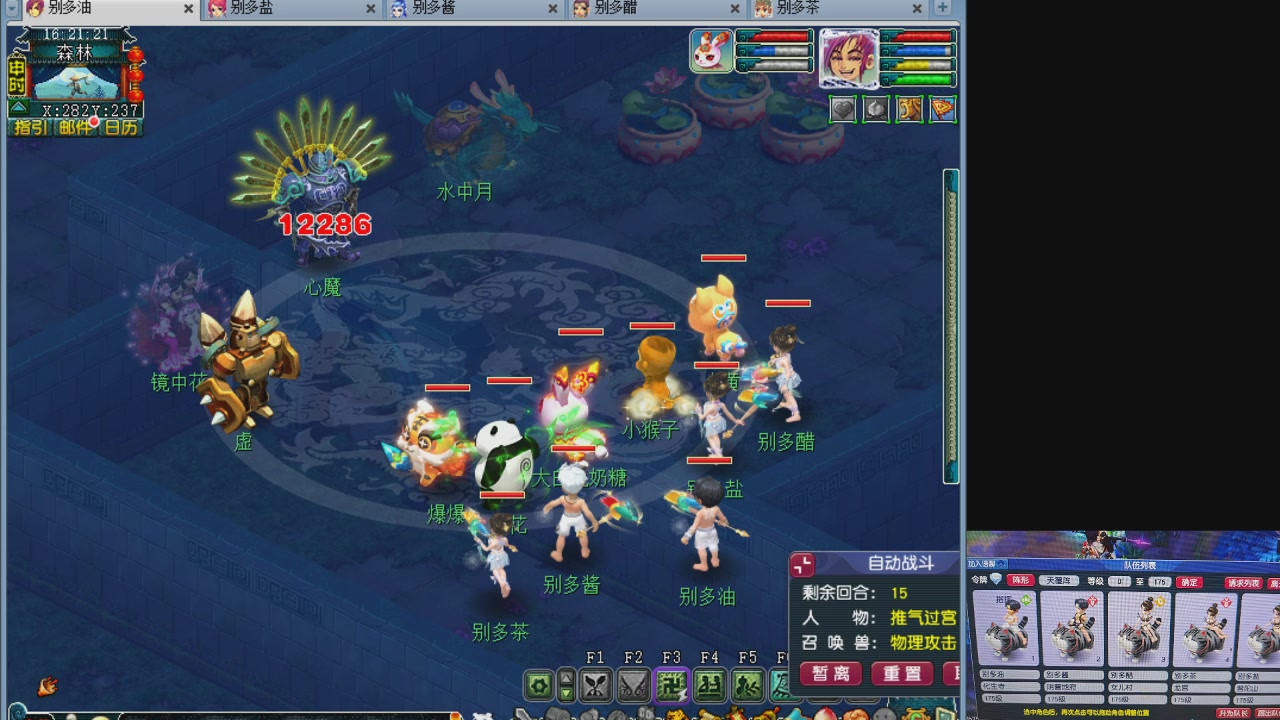Screen dimensions: 1280x720
Task: Open the 天覆阵 formation dropdown
Action: [1058, 580]
